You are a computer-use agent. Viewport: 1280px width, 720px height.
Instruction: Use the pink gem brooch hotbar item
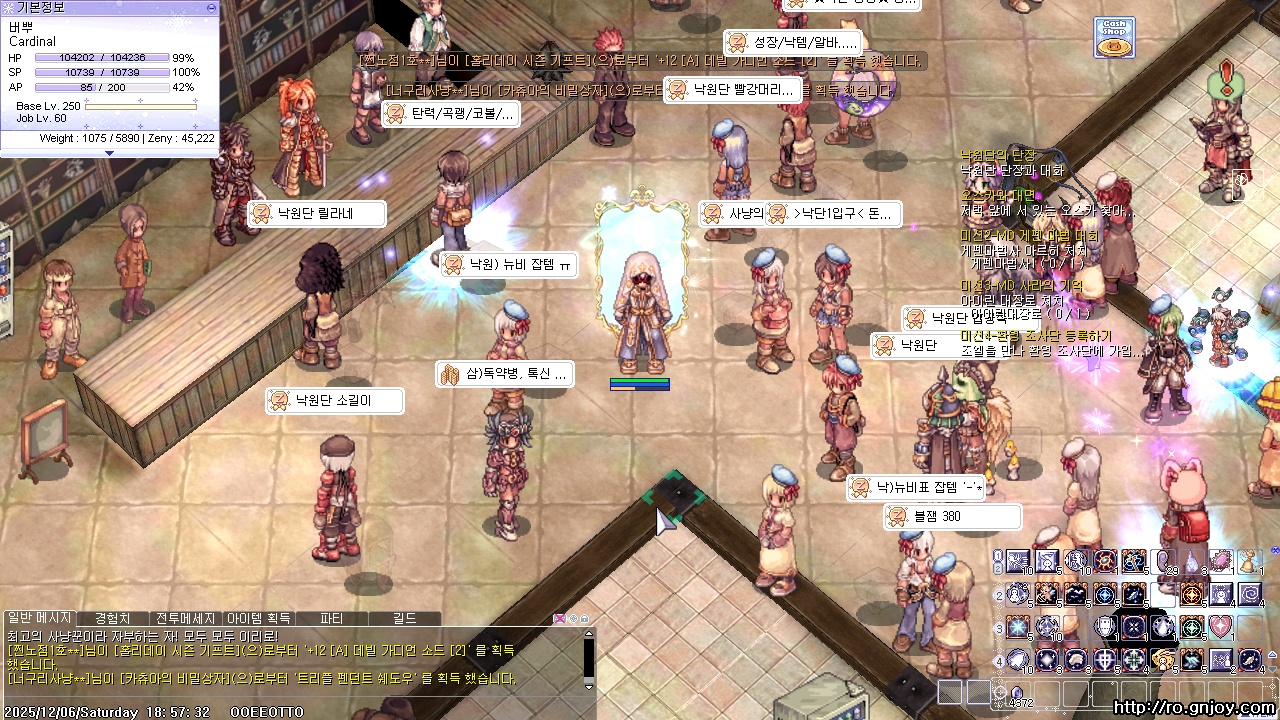1221,562
